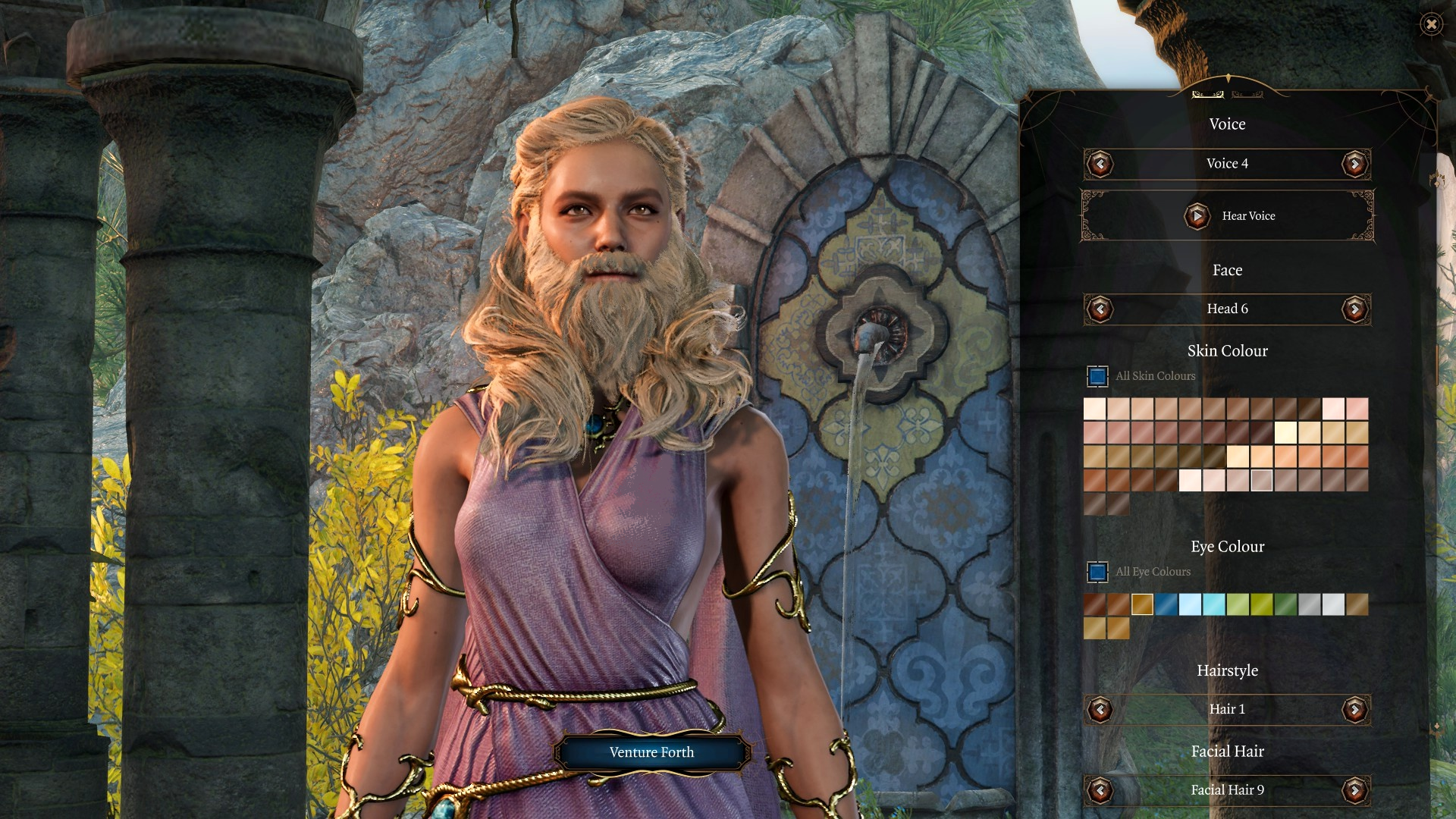This screenshot has width=1456, height=819.
Task: Select the previous voice option
Action: click(x=1100, y=164)
